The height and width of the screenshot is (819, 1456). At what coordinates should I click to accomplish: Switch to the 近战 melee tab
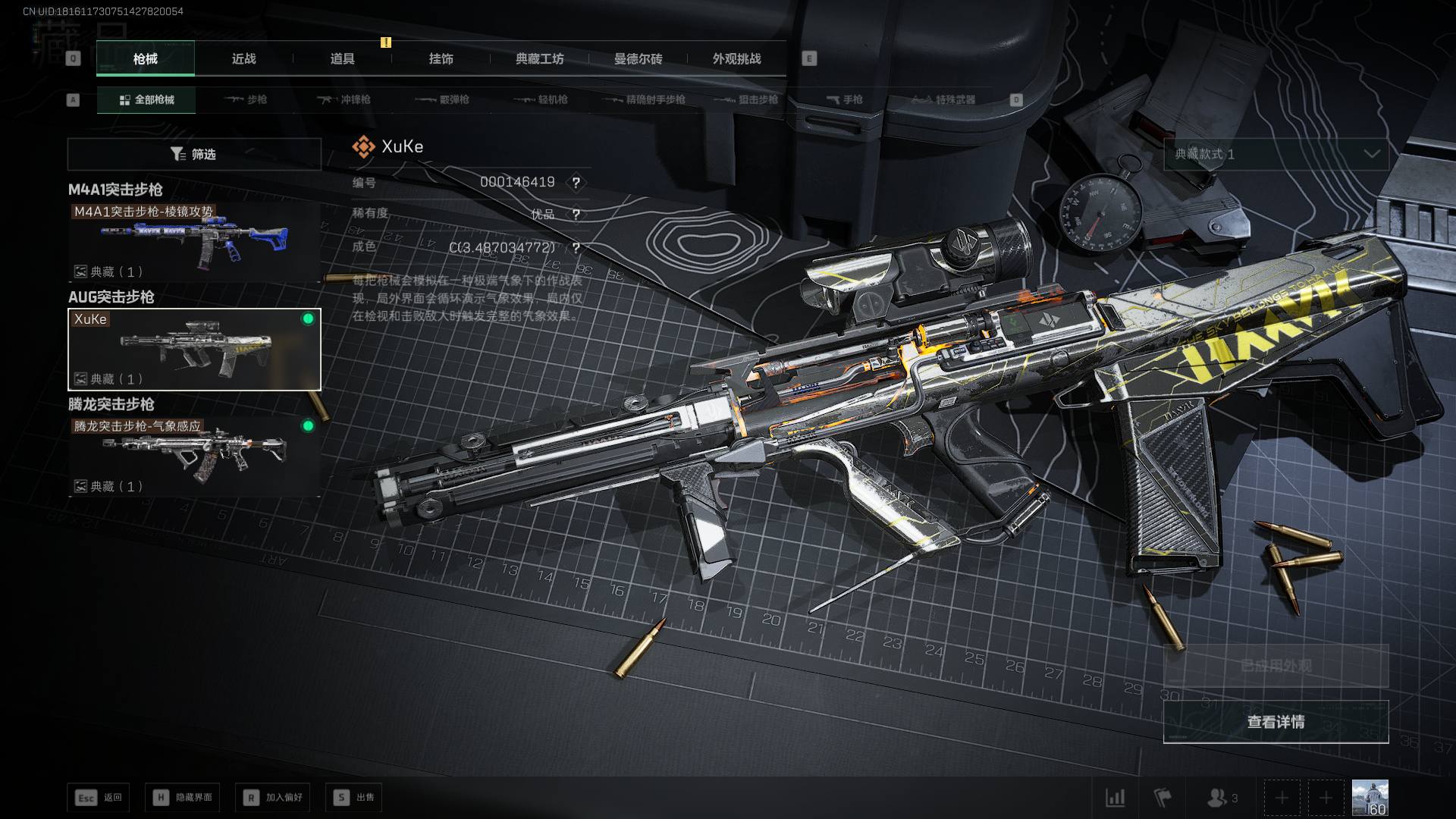[x=243, y=59]
